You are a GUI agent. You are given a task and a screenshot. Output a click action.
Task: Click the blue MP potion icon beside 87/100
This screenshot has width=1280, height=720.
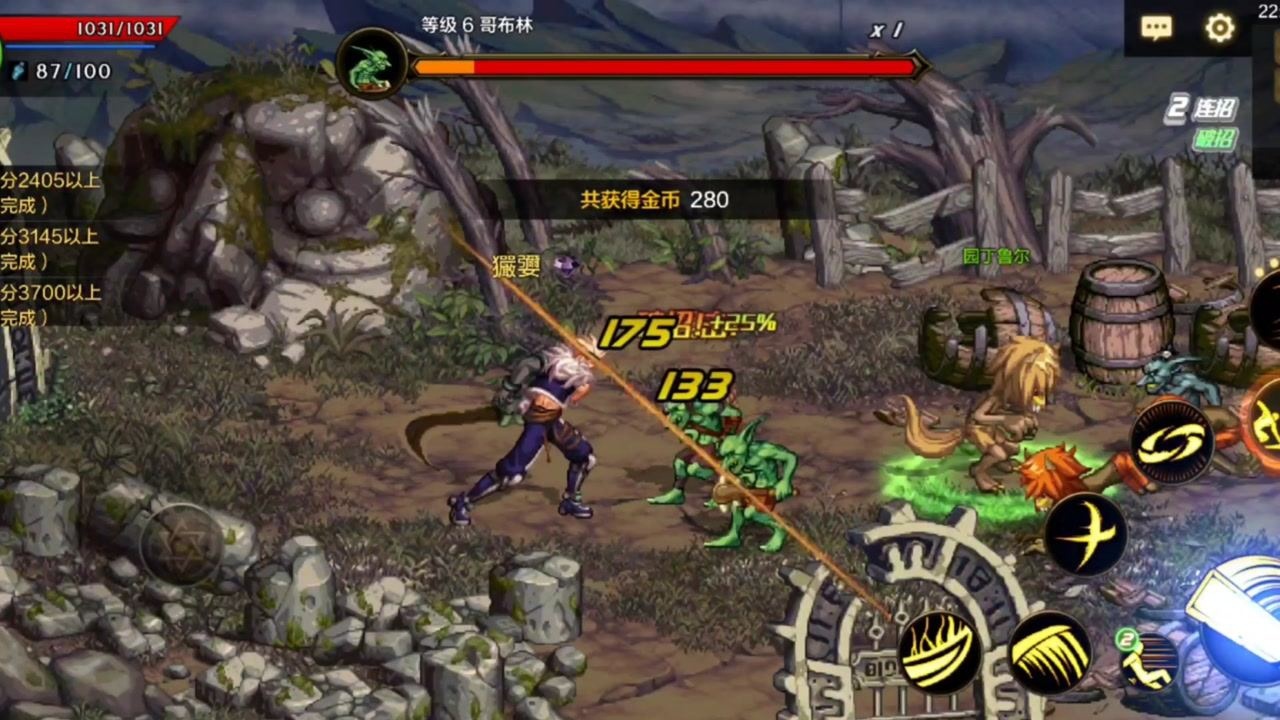coord(17,71)
